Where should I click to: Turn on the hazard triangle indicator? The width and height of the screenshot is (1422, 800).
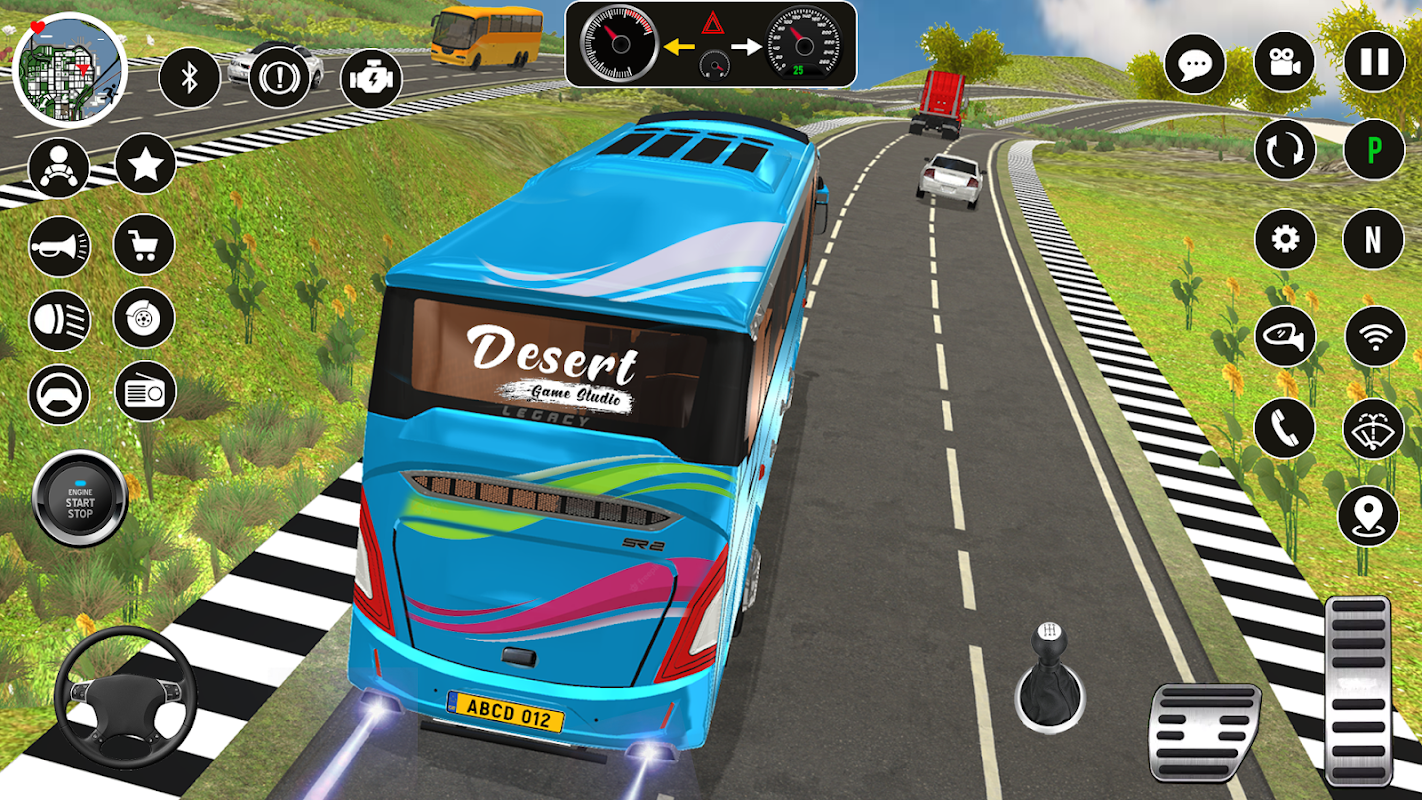pyautogui.click(x=712, y=23)
